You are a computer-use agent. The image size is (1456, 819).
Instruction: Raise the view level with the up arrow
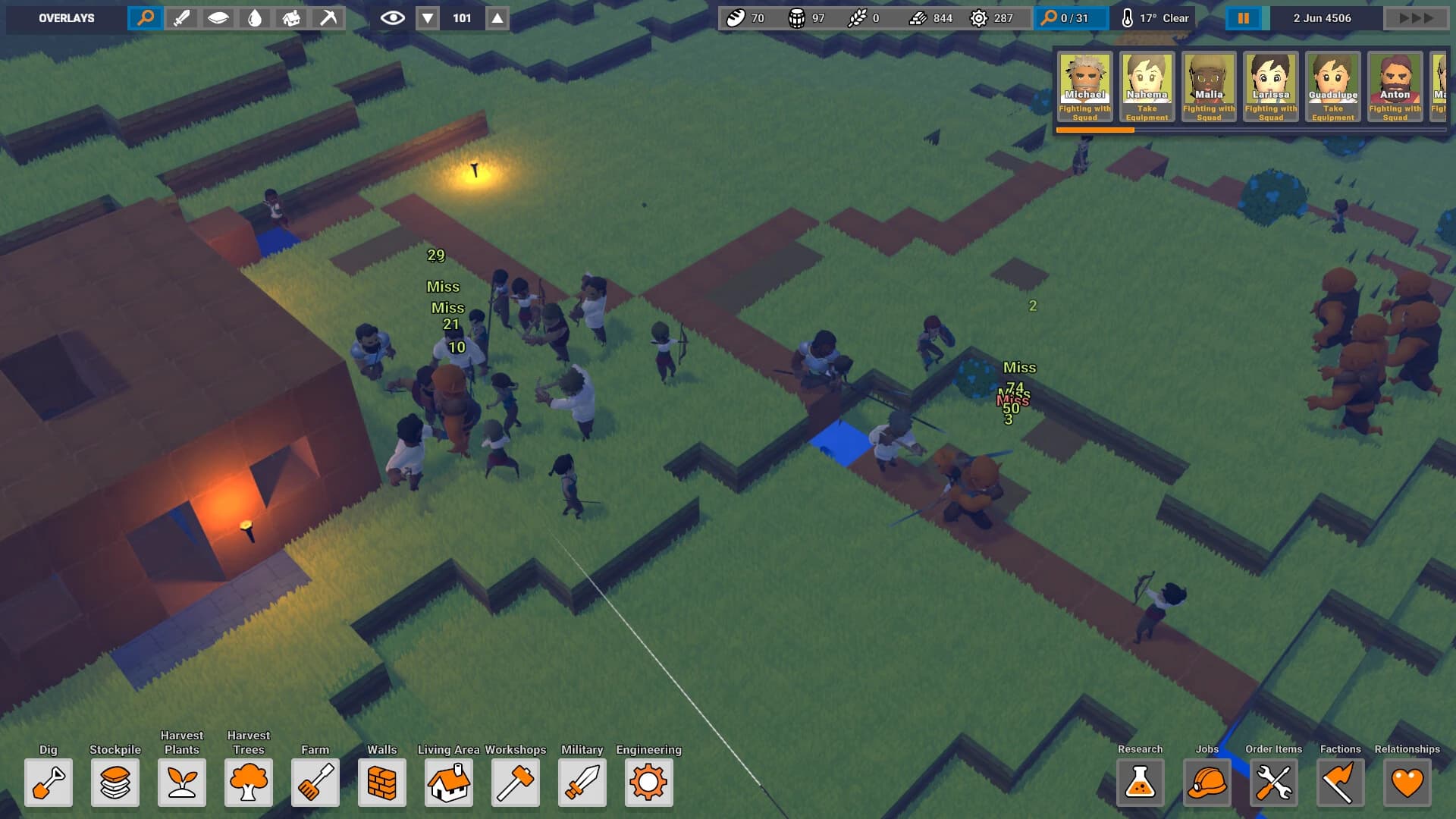click(498, 17)
